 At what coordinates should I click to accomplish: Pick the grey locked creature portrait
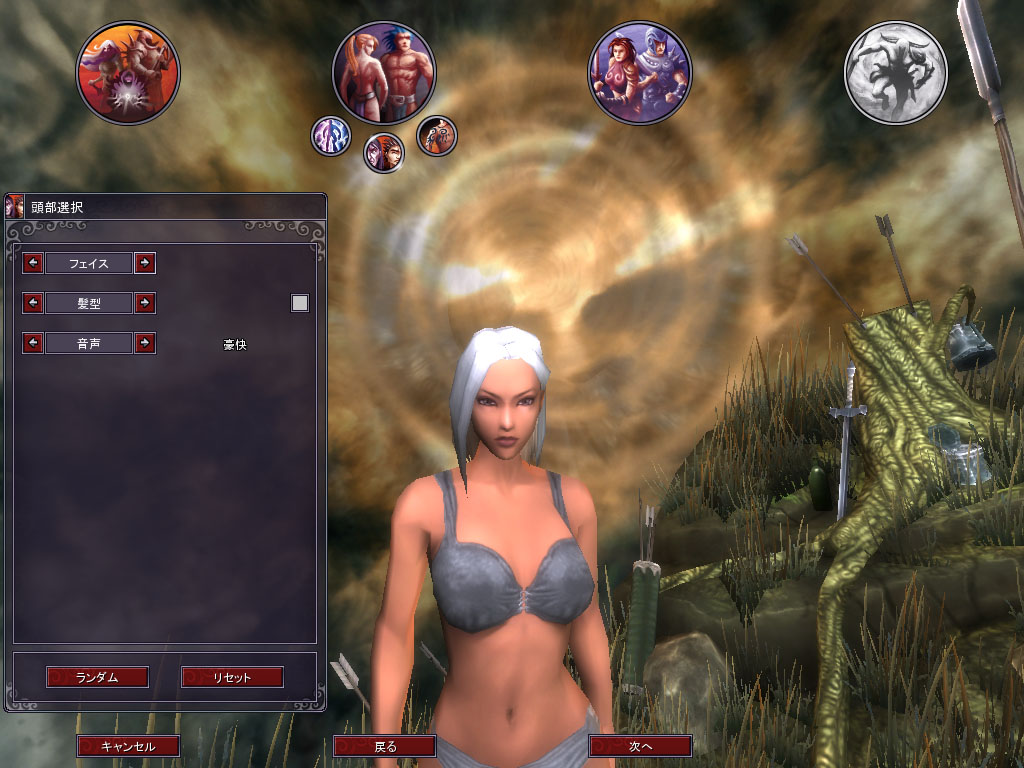click(896, 73)
